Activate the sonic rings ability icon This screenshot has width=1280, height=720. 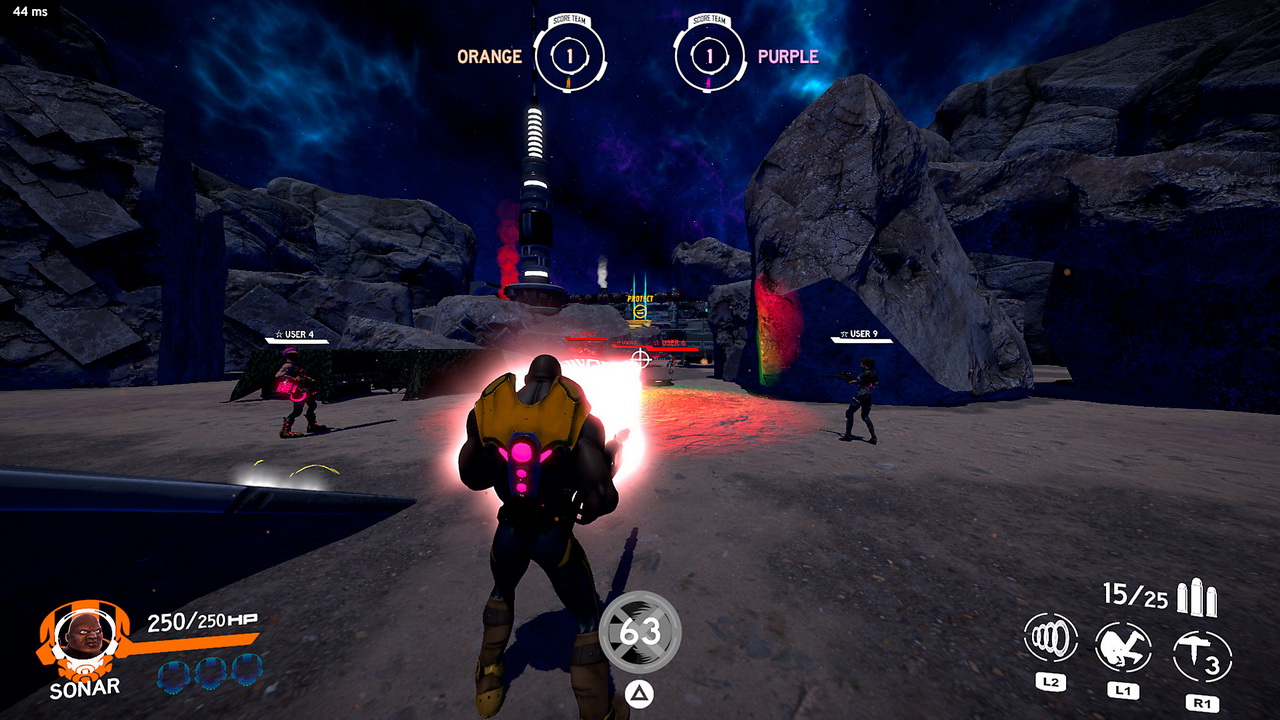(1050, 638)
